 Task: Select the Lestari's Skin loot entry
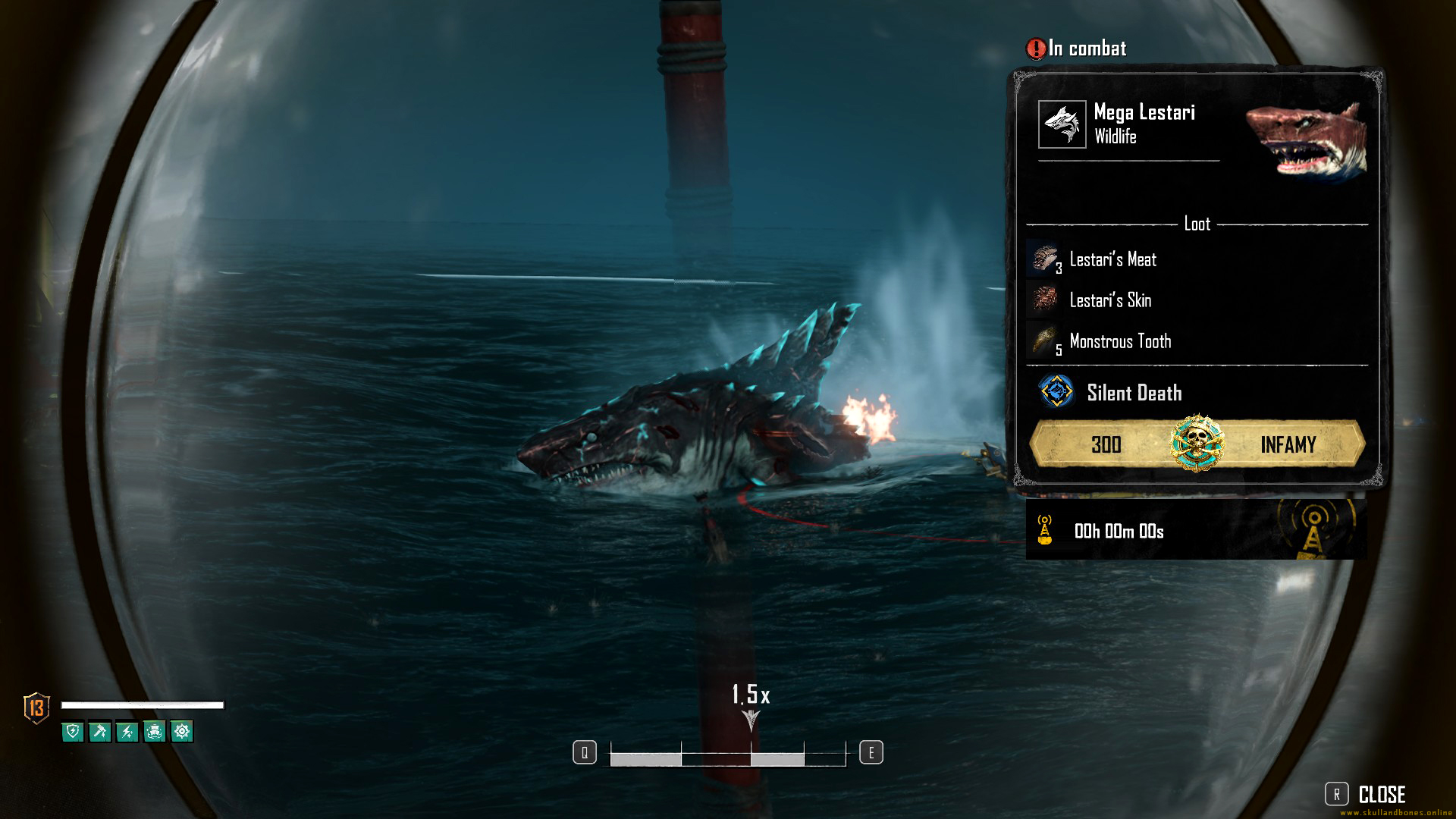(x=1109, y=300)
